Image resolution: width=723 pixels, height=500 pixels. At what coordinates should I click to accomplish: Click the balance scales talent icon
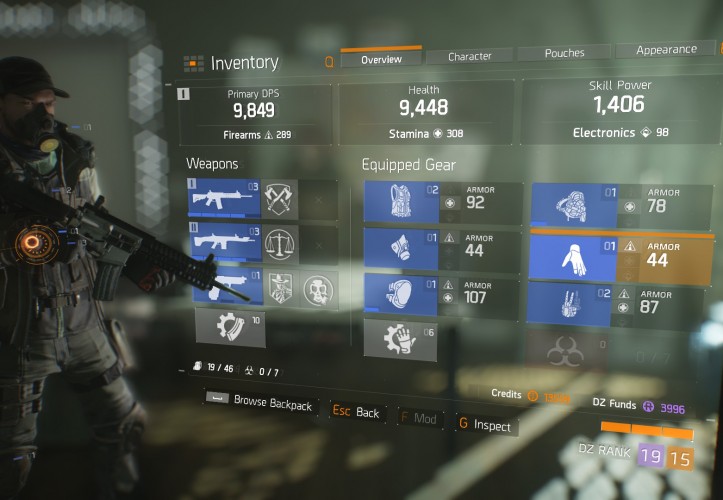pyautogui.click(x=281, y=242)
